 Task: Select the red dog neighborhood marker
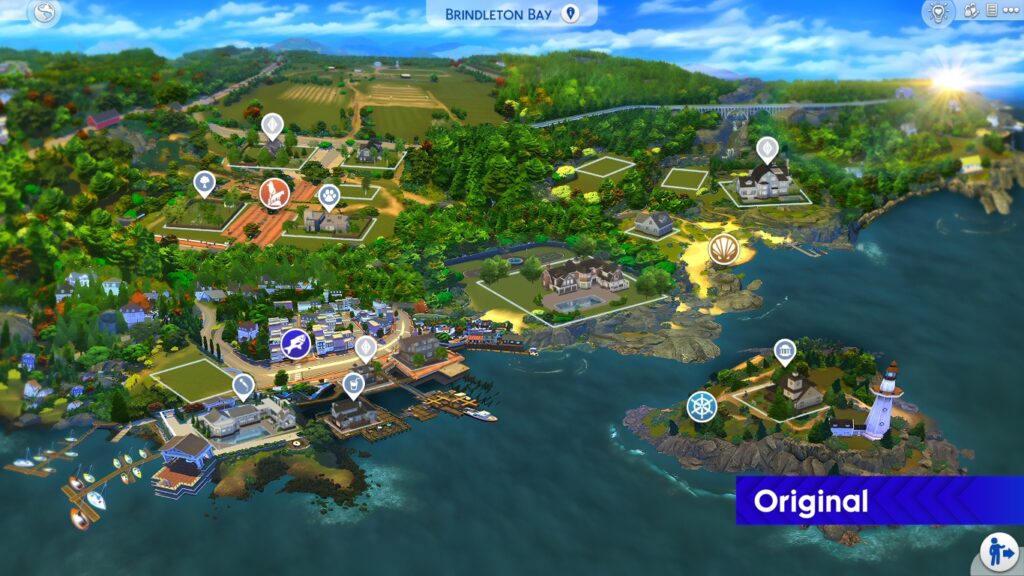pyautogui.click(x=273, y=192)
